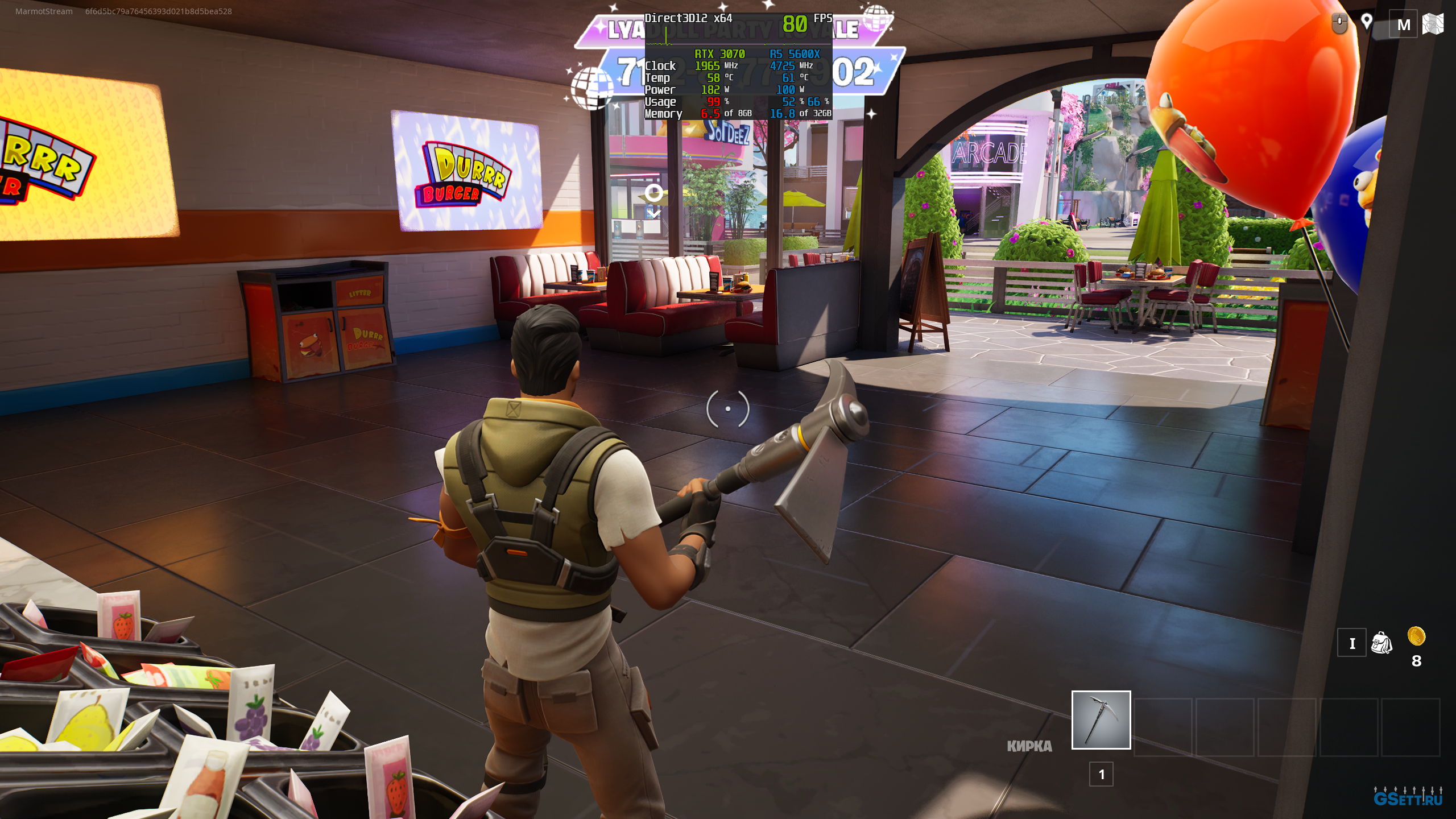
Task: Click the gold coin currency icon
Action: tap(1416, 636)
